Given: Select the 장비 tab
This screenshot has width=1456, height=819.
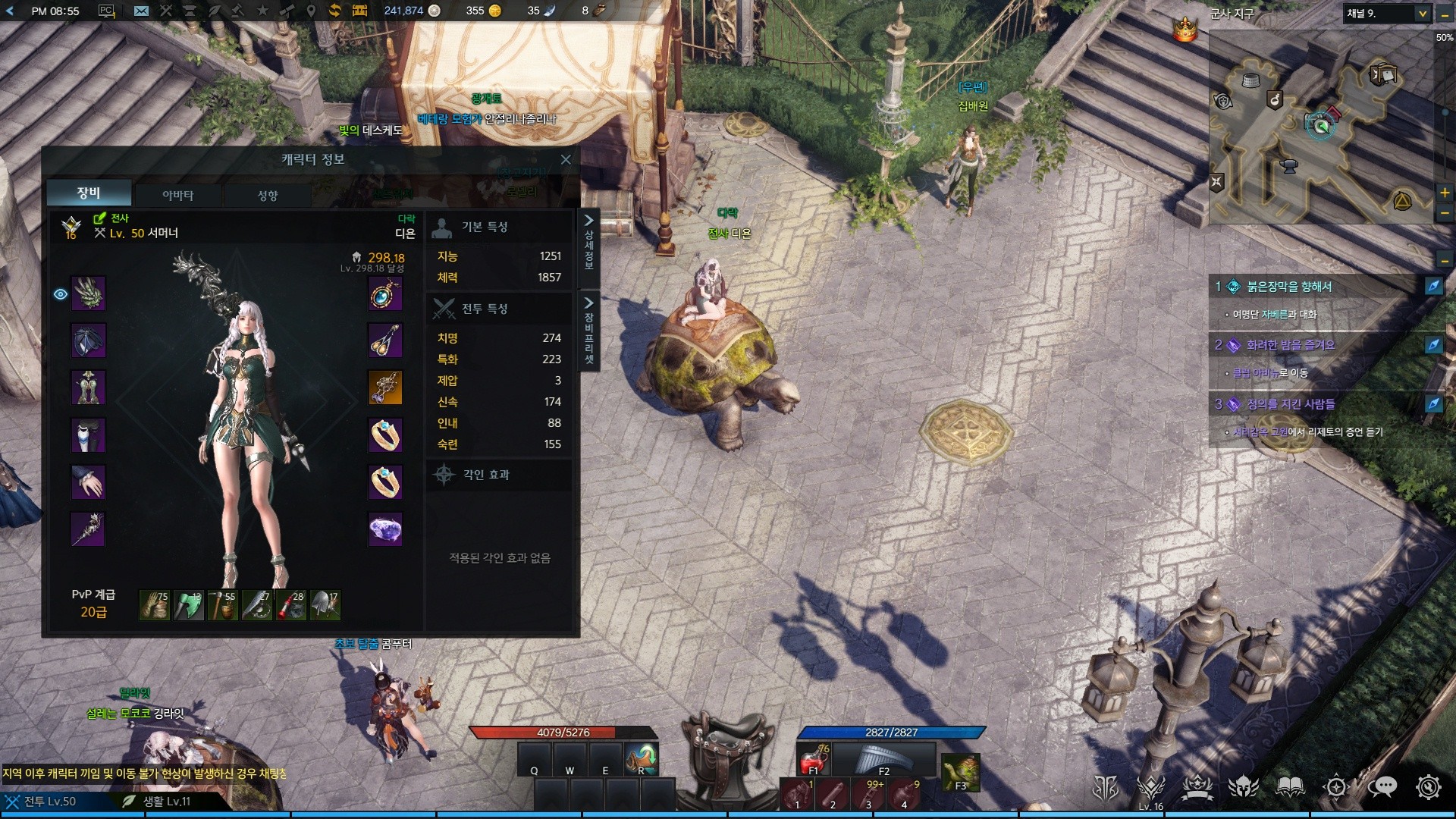Looking at the screenshot, I should (89, 193).
